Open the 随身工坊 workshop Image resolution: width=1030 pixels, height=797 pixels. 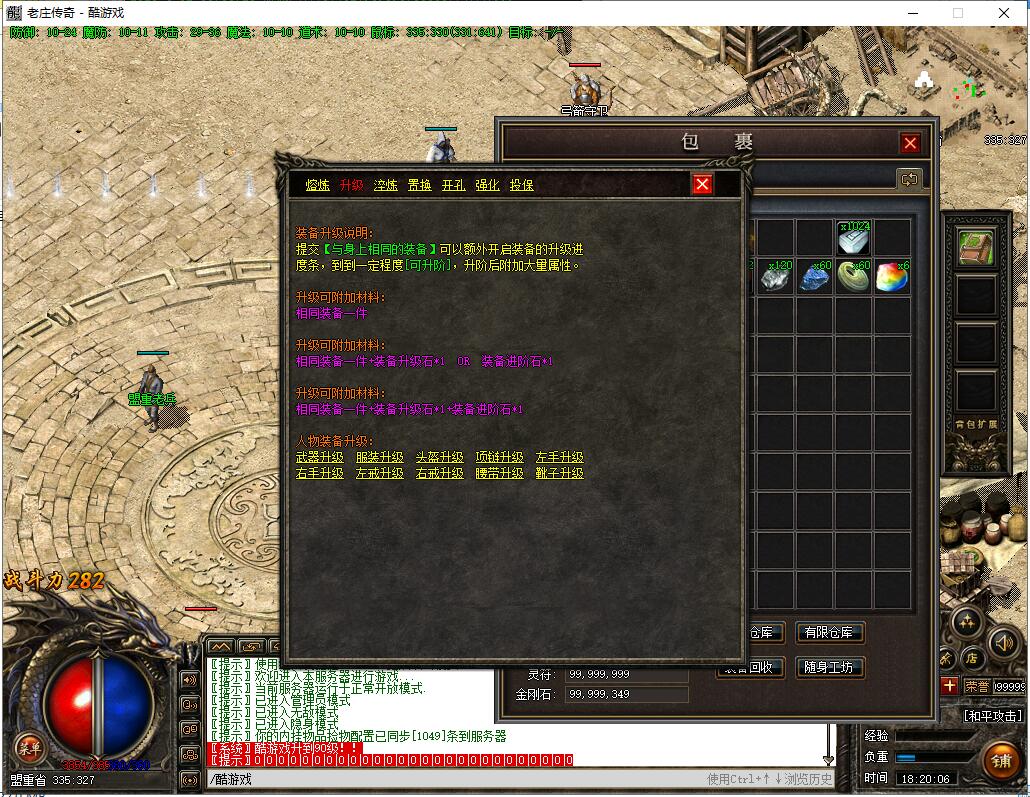coord(829,667)
